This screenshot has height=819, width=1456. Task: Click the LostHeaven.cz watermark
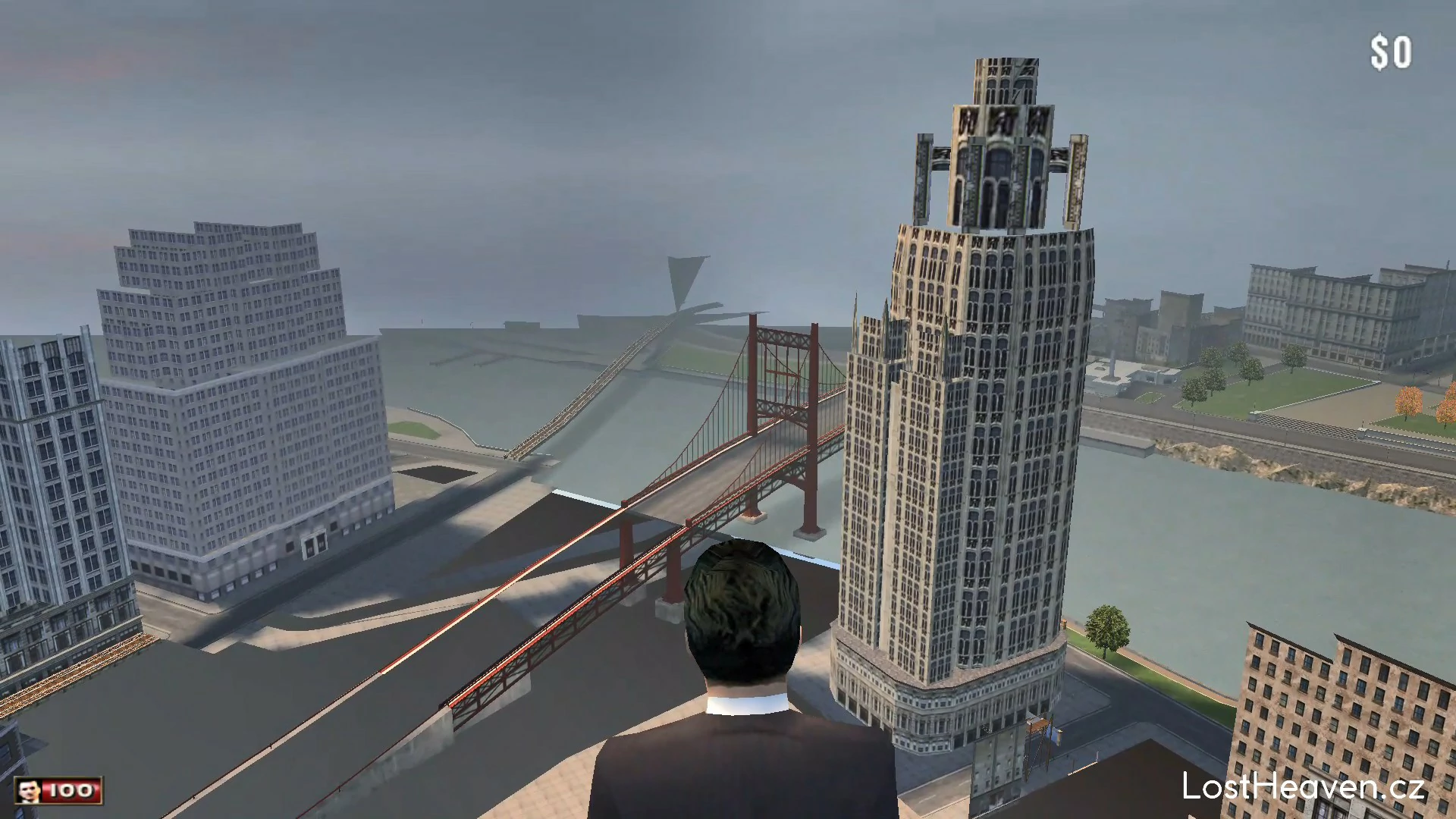[x=1303, y=786]
